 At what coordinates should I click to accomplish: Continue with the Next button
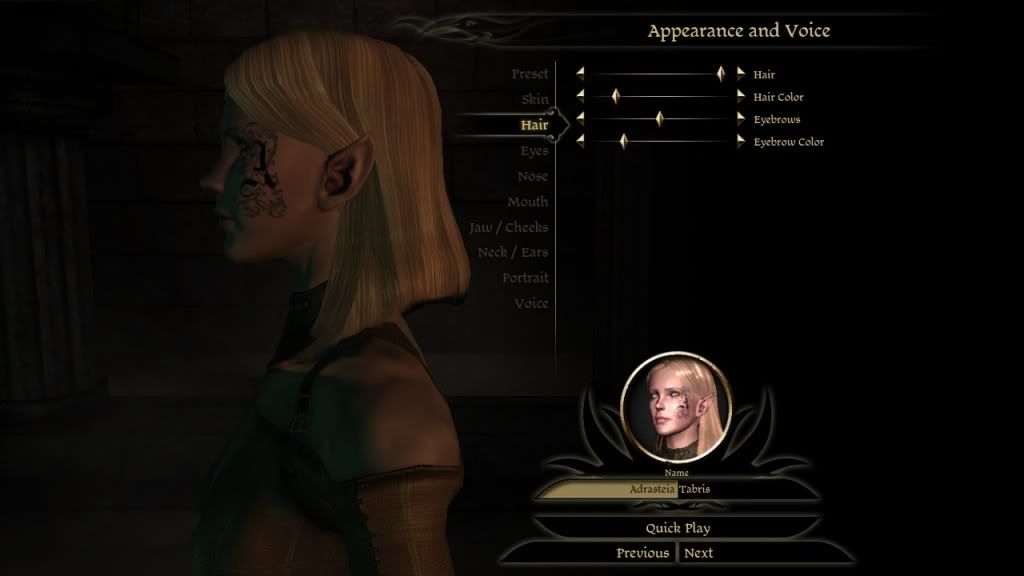point(698,553)
